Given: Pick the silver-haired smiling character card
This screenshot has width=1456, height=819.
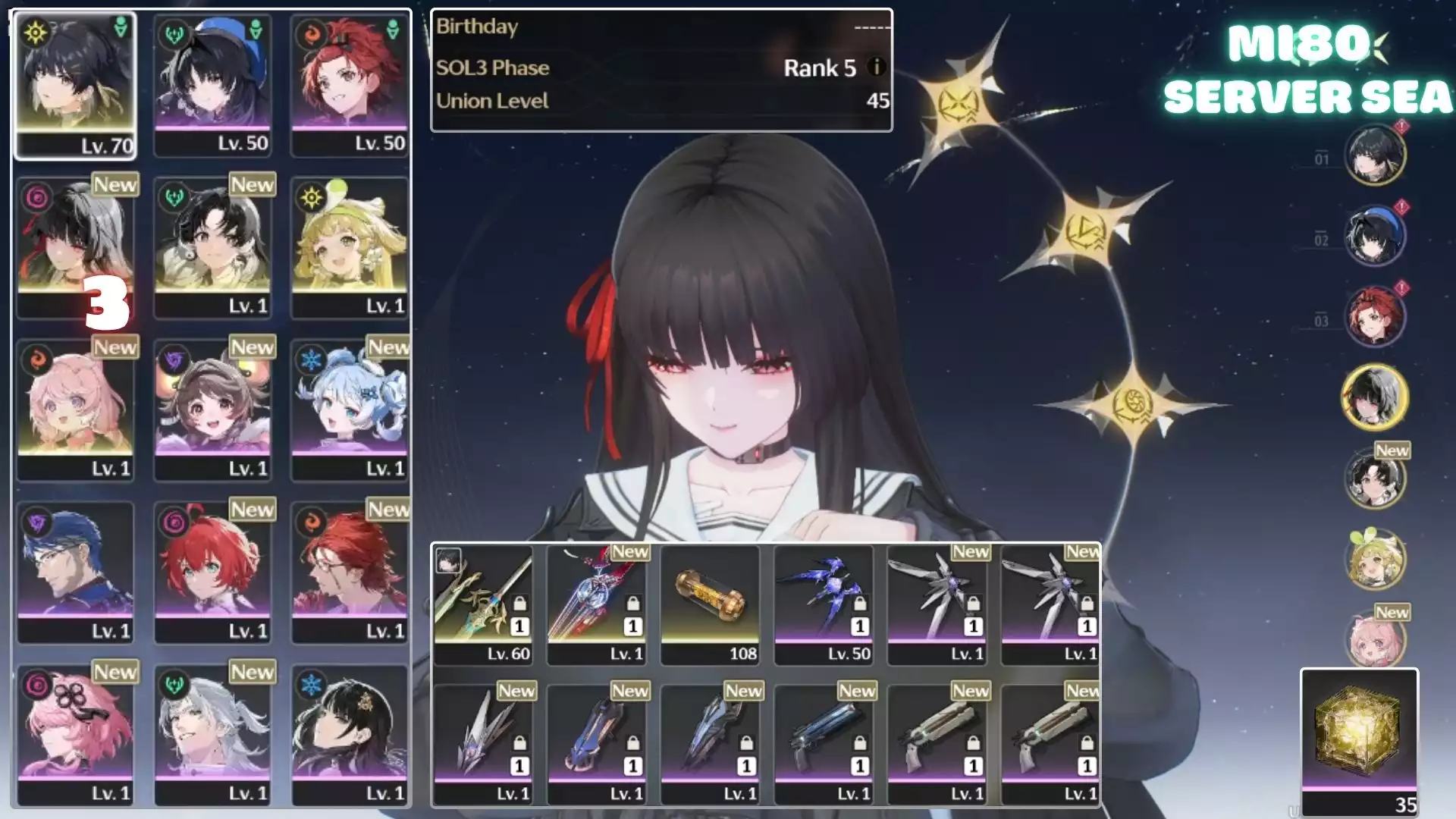Looking at the screenshot, I should pos(212,734).
